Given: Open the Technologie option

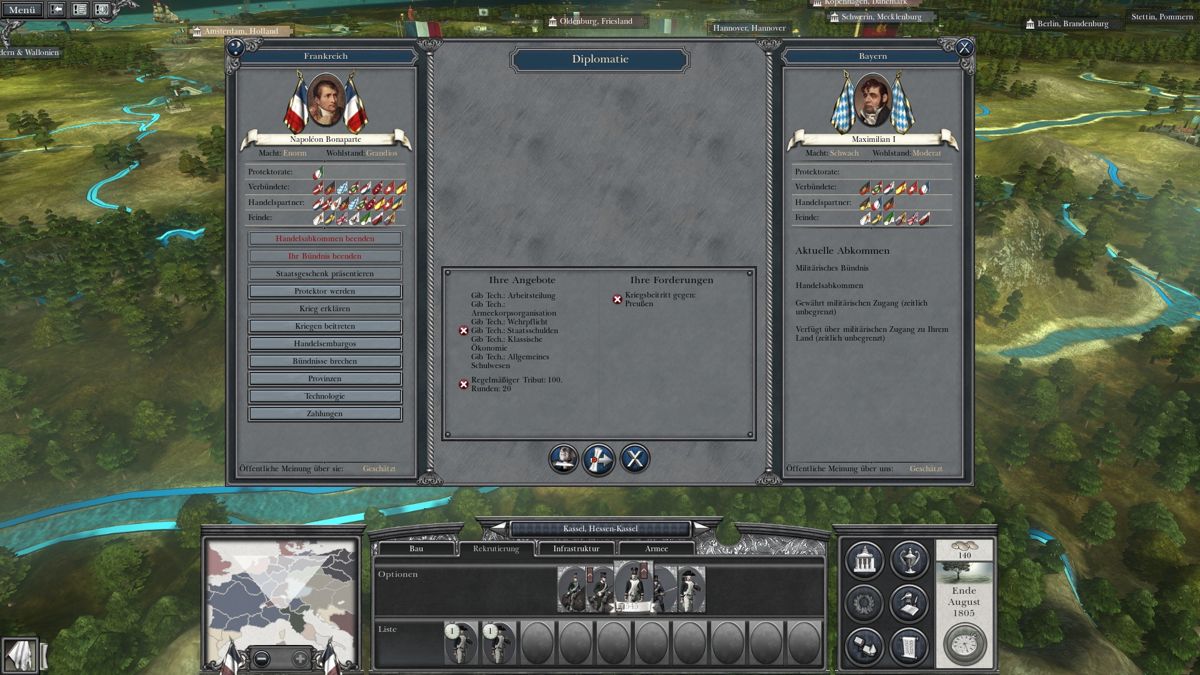Looking at the screenshot, I should pyautogui.click(x=325, y=396).
